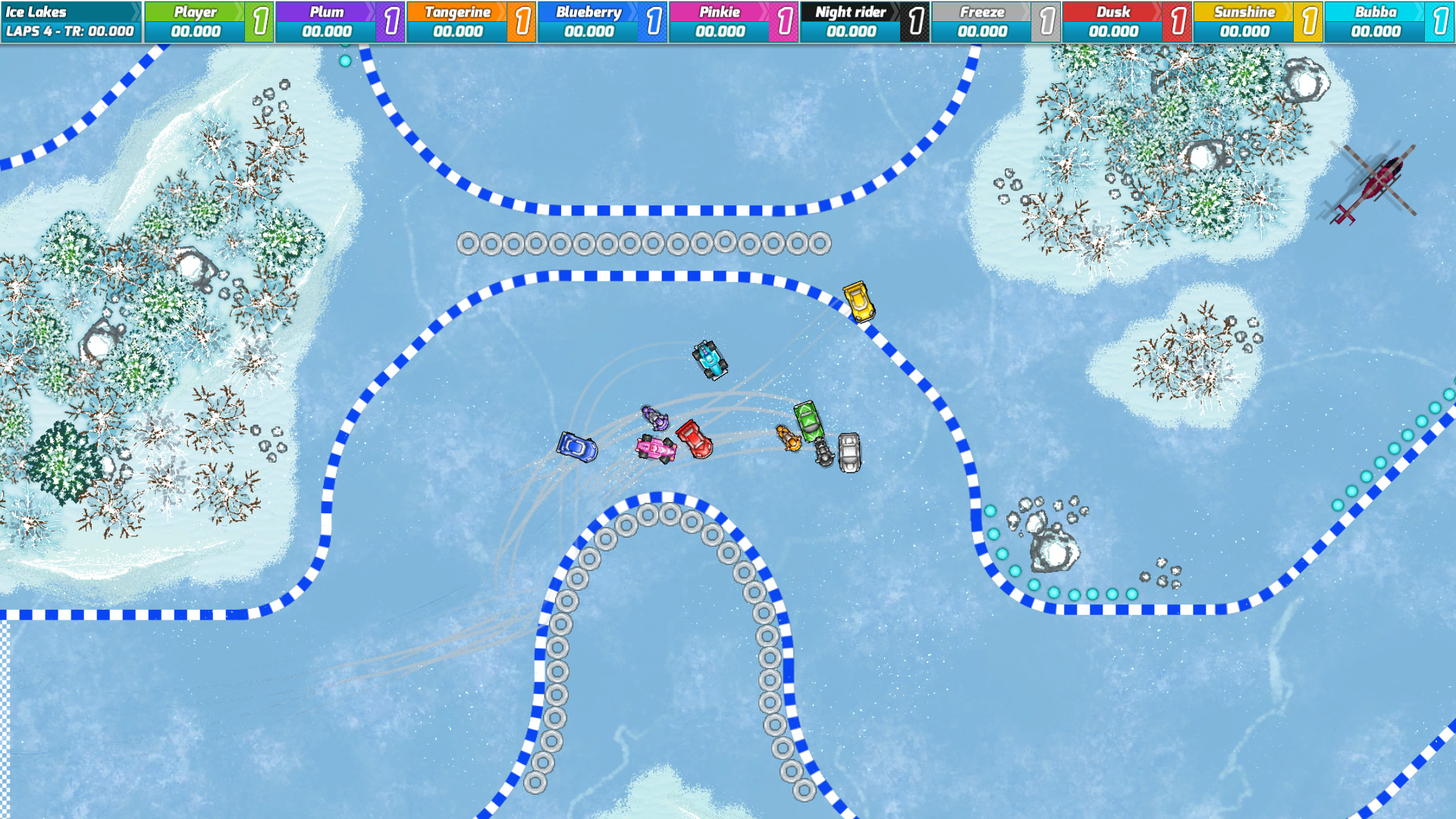Select the yellow Sunshine car near the curve
This screenshot has width=1456, height=819.
[x=859, y=301]
